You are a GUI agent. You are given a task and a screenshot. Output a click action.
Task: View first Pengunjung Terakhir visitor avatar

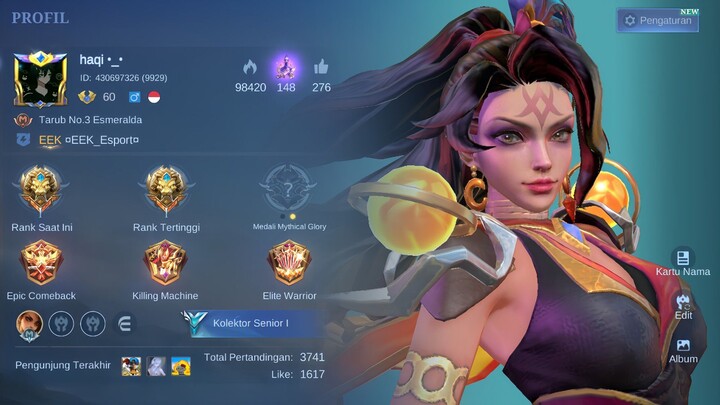click(131, 365)
